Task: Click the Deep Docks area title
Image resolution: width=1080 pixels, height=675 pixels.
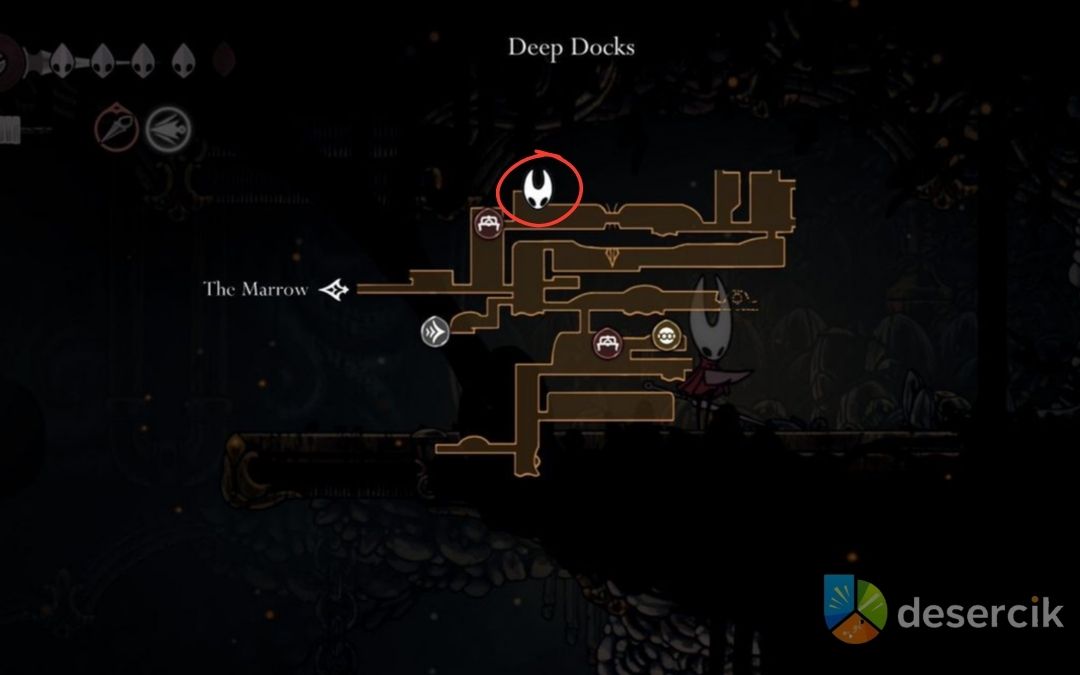Action: 571,47
